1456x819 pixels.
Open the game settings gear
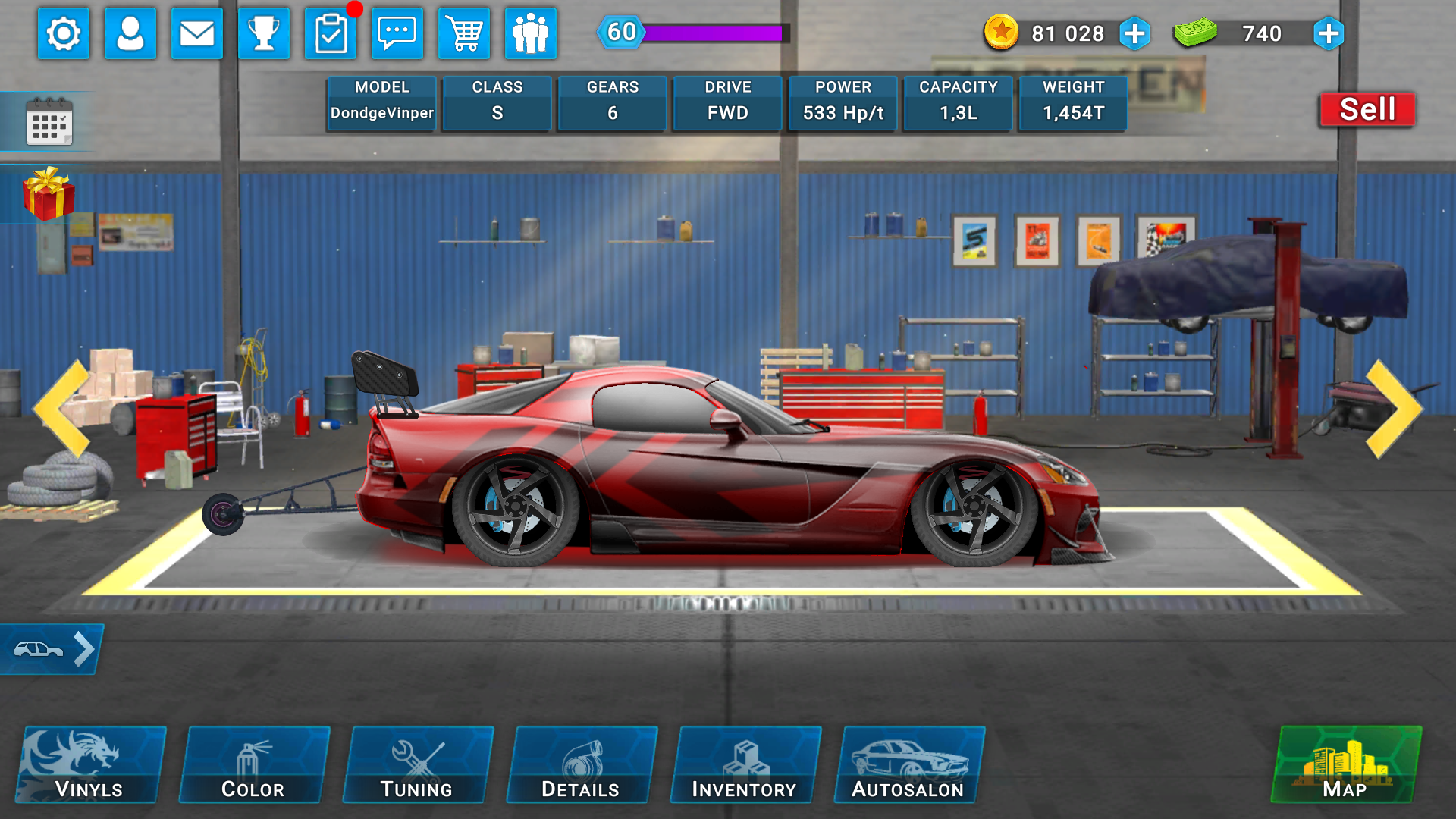click(64, 33)
